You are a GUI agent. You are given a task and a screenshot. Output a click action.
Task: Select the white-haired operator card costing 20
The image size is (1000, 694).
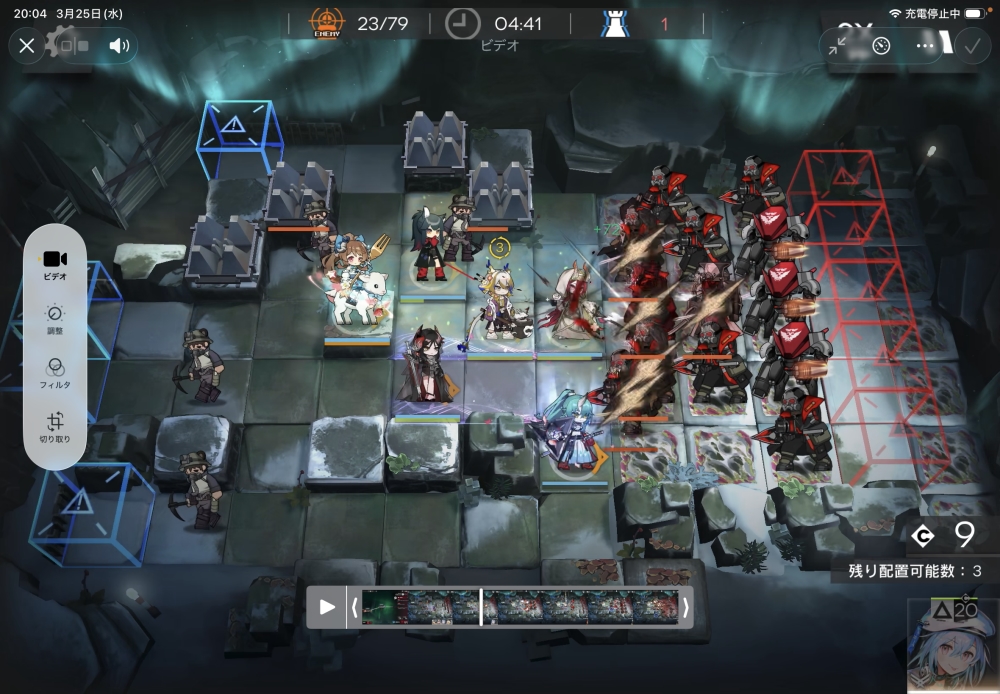pos(953,647)
